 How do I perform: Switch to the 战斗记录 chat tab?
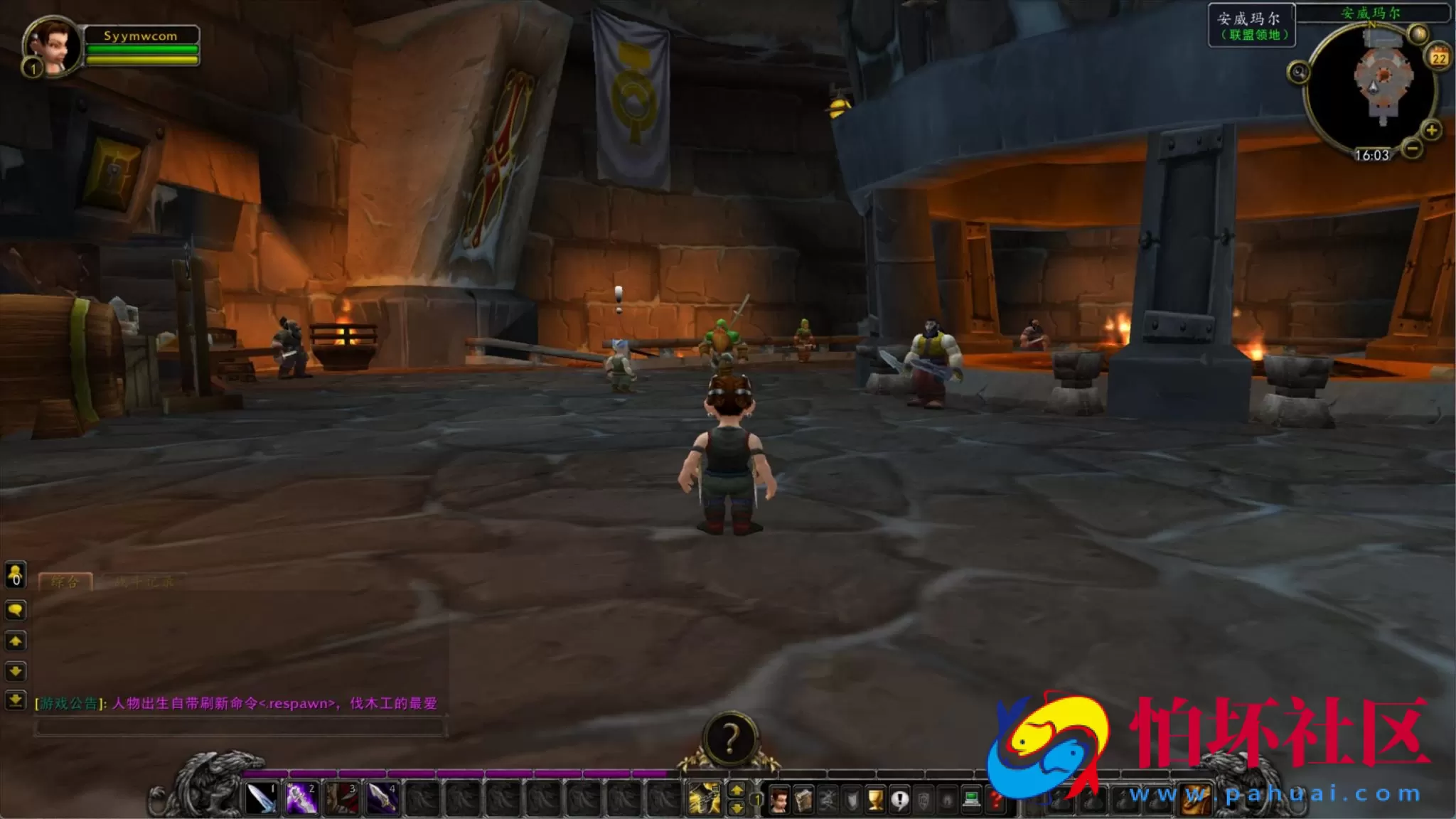point(146,582)
